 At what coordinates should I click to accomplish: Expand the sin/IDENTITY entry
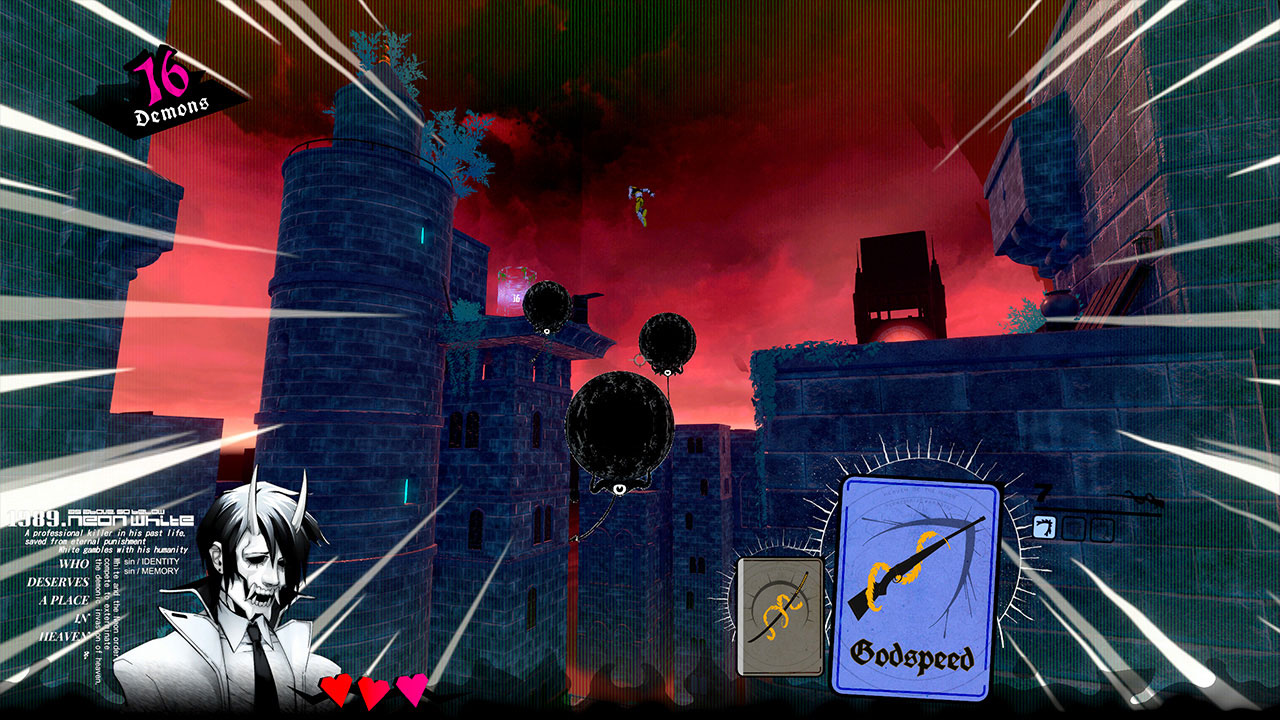point(151,562)
